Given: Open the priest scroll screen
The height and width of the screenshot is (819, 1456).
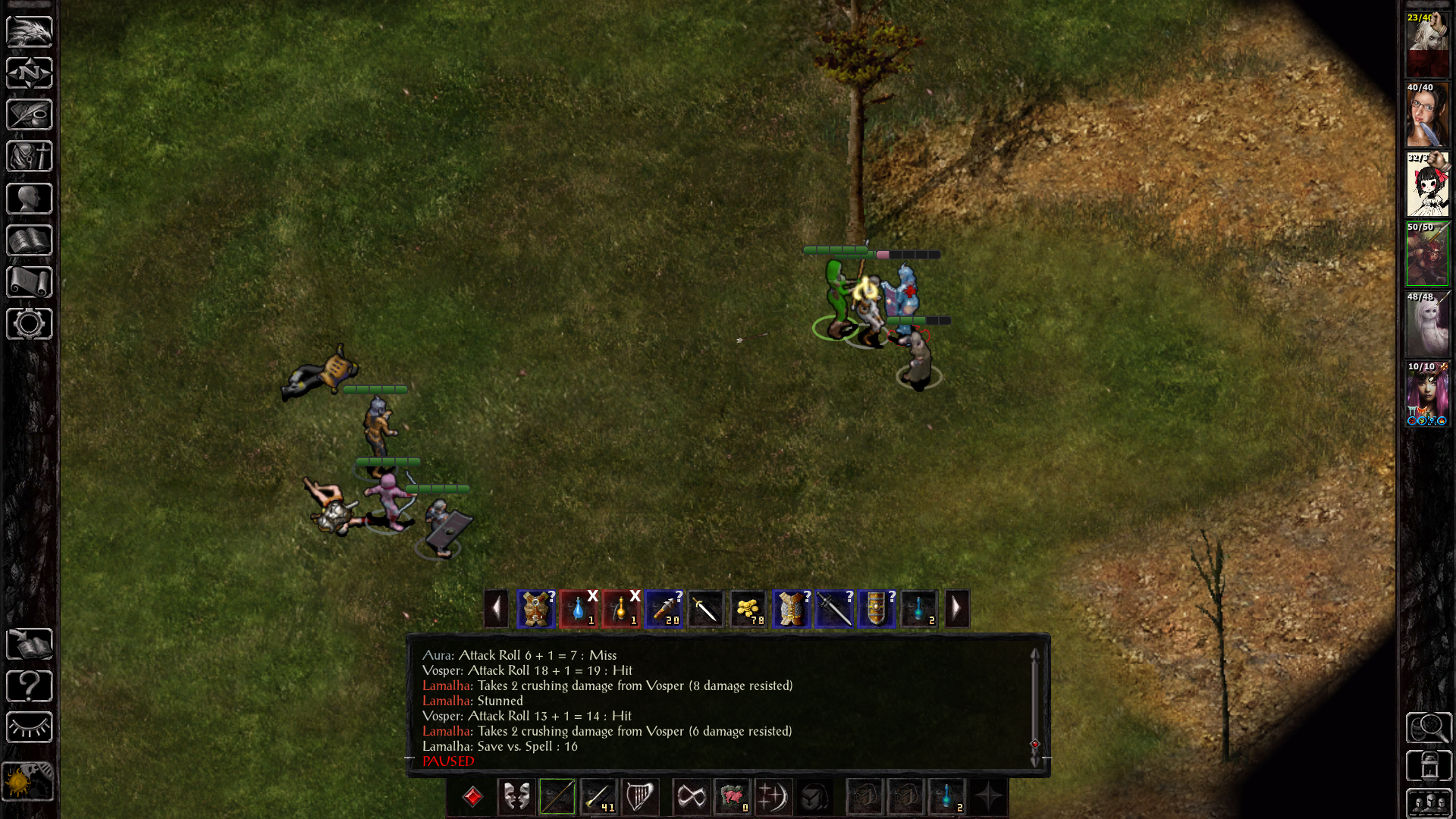Looking at the screenshot, I should [30, 282].
